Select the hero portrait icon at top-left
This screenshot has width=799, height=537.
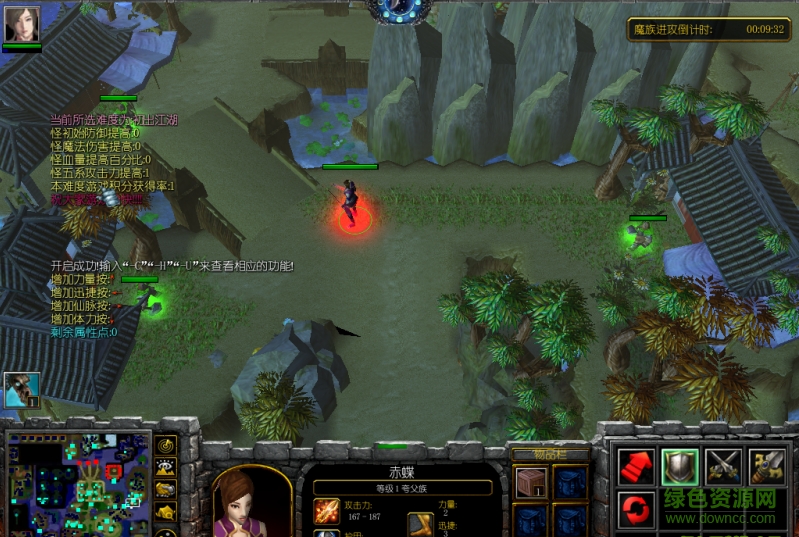click(x=22, y=24)
